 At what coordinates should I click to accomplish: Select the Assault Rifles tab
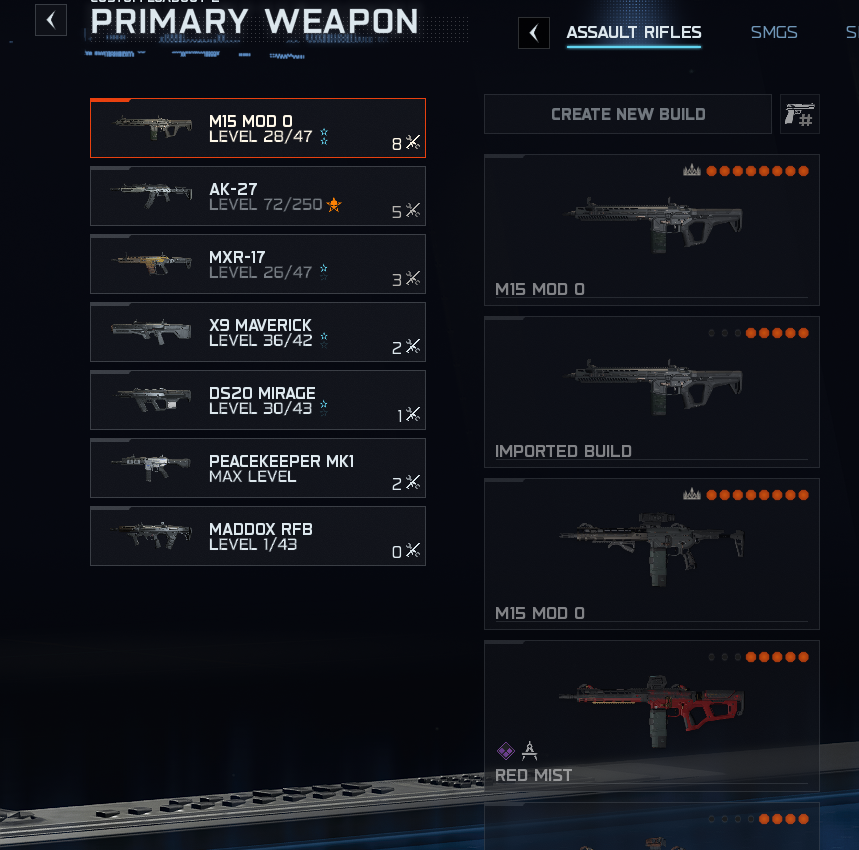pyautogui.click(x=634, y=32)
